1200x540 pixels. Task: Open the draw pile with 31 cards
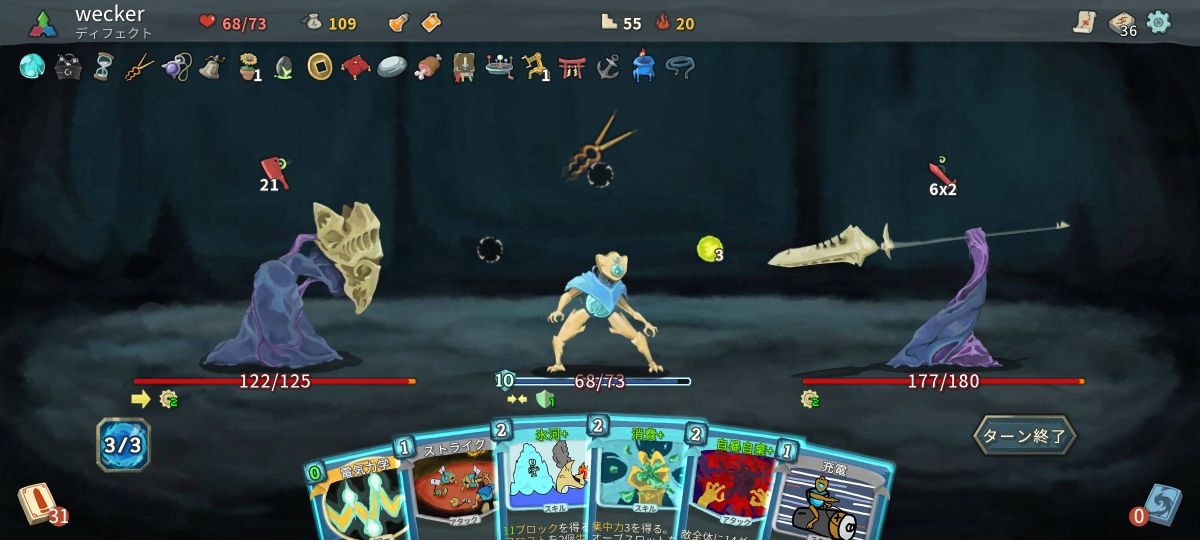click(x=35, y=502)
